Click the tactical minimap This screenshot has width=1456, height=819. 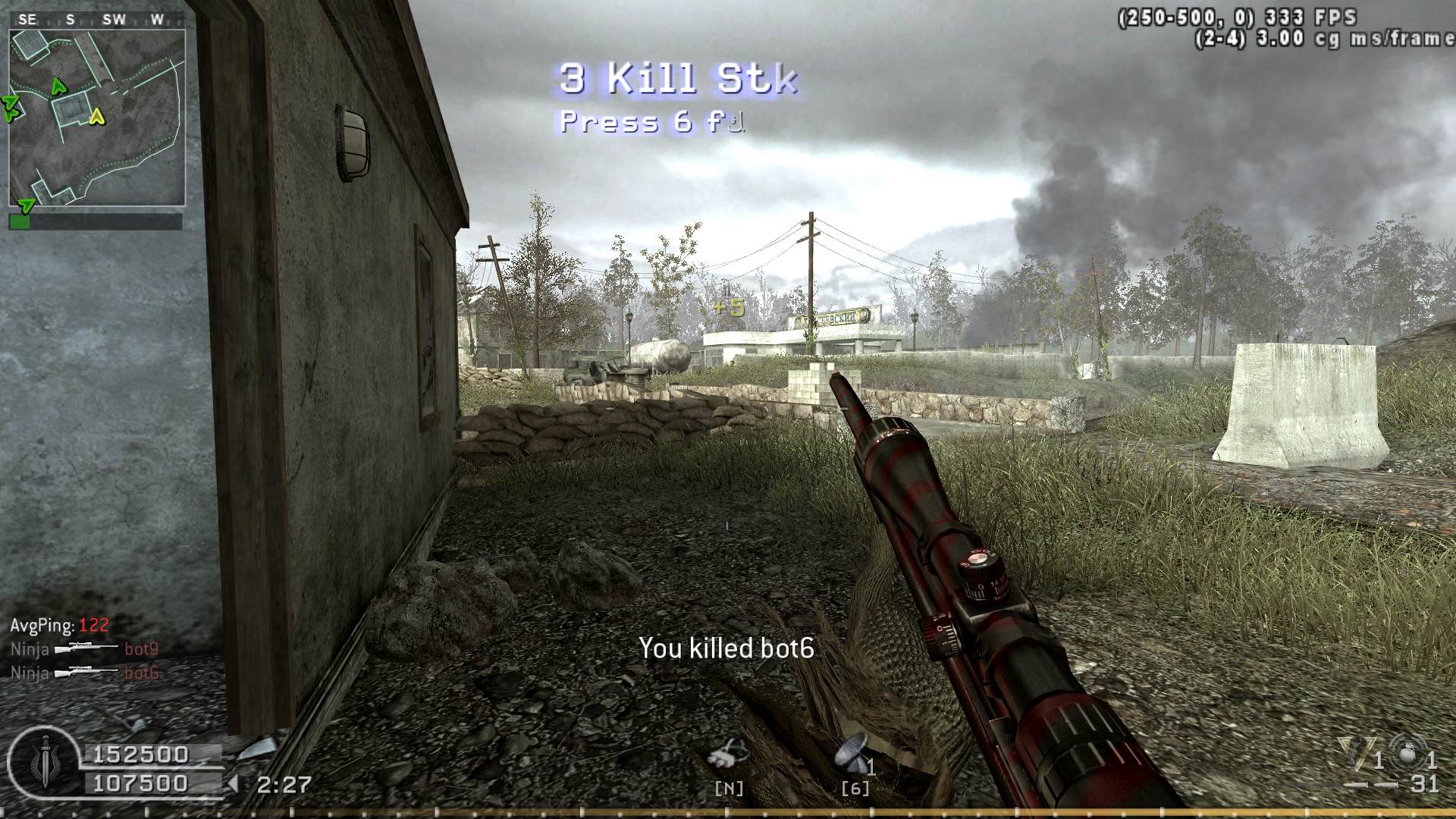pos(97,118)
